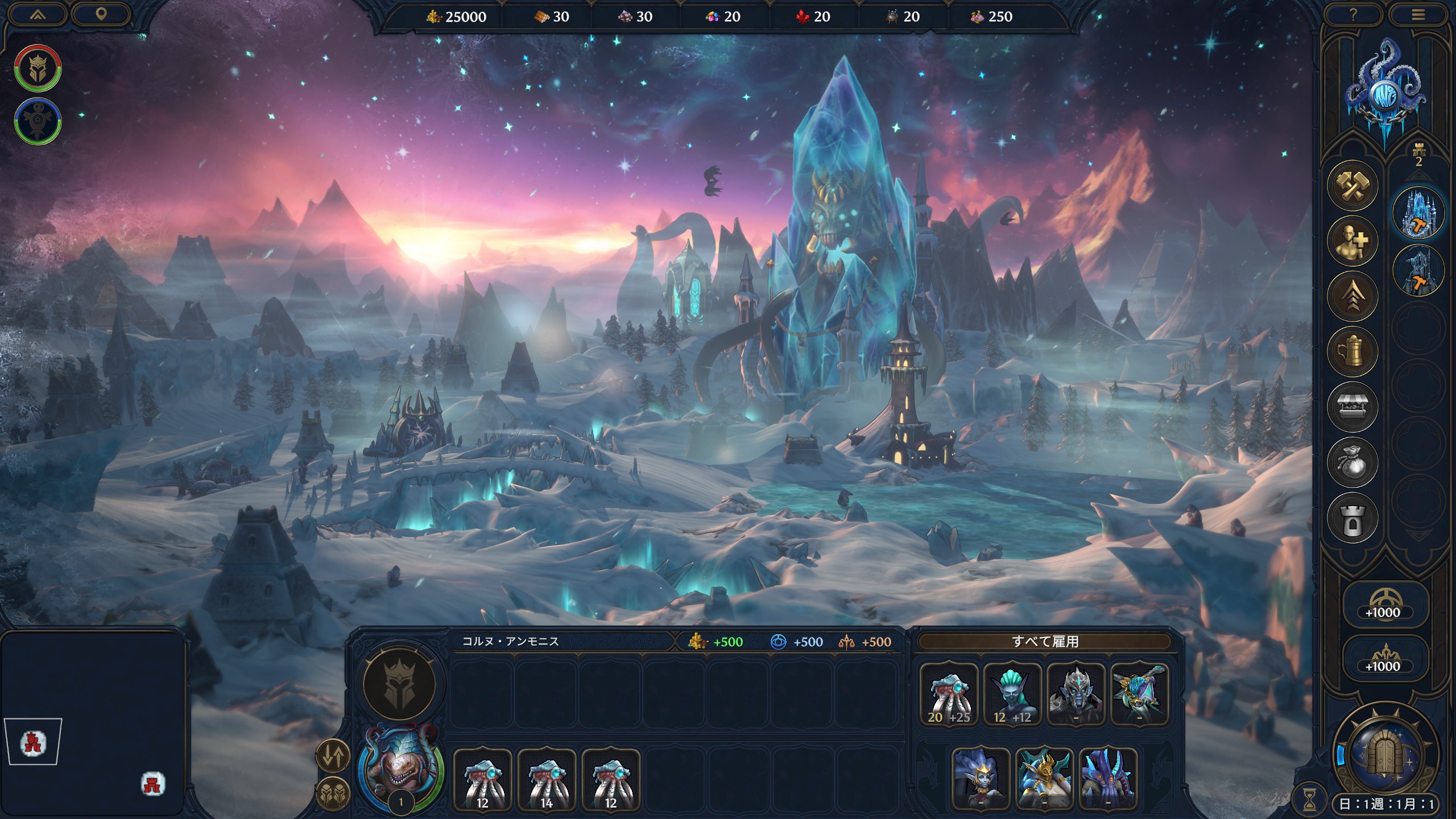
Task: Click the map pin button
Action: click(x=101, y=15)
